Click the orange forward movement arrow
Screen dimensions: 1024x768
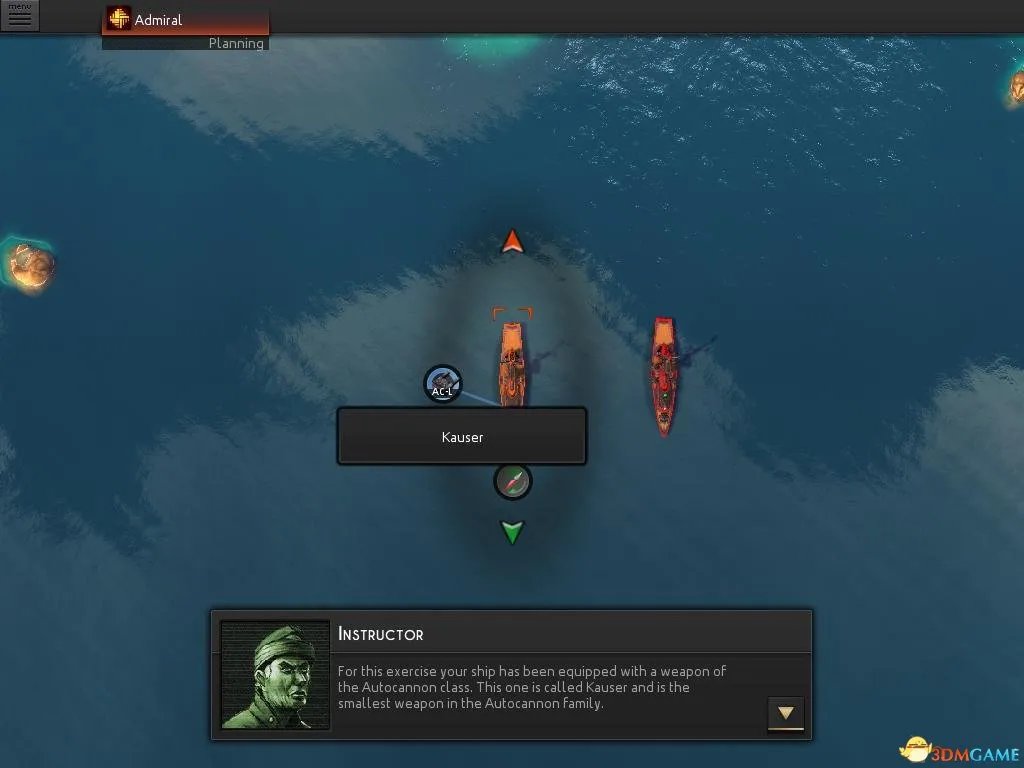coord(512,242)
